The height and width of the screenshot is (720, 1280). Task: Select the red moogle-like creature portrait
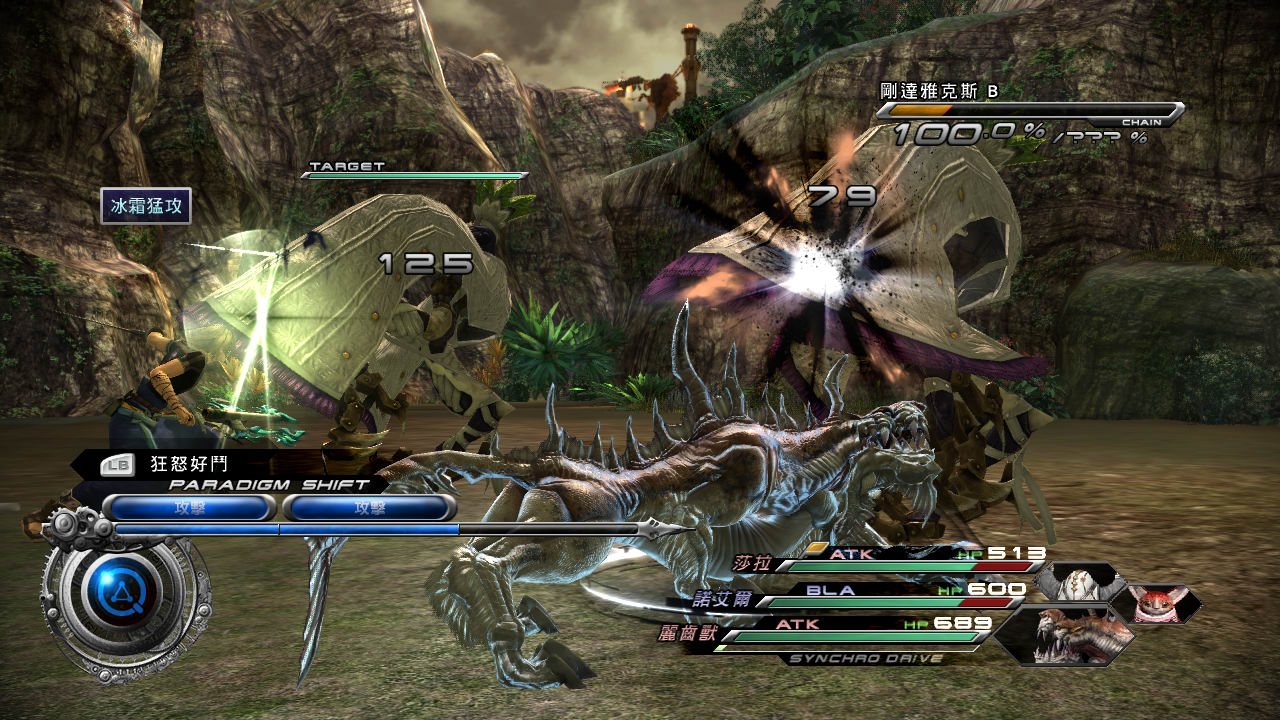tap(1156, 603)
